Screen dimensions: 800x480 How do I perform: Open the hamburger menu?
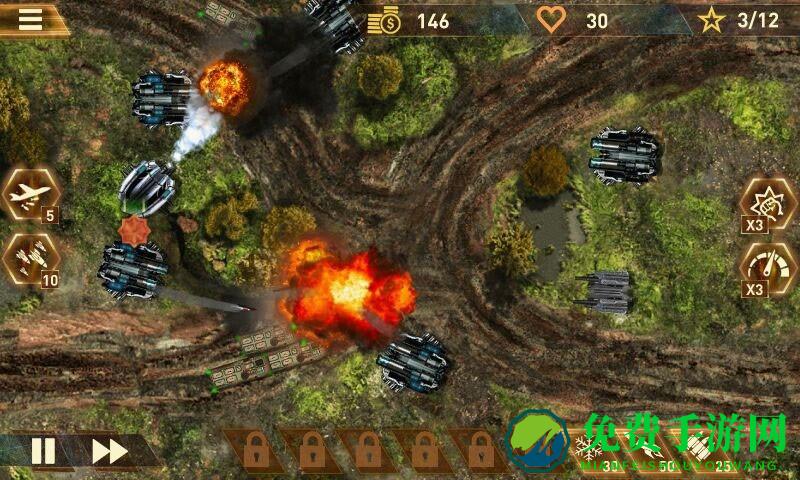click(x=31, y=18)
